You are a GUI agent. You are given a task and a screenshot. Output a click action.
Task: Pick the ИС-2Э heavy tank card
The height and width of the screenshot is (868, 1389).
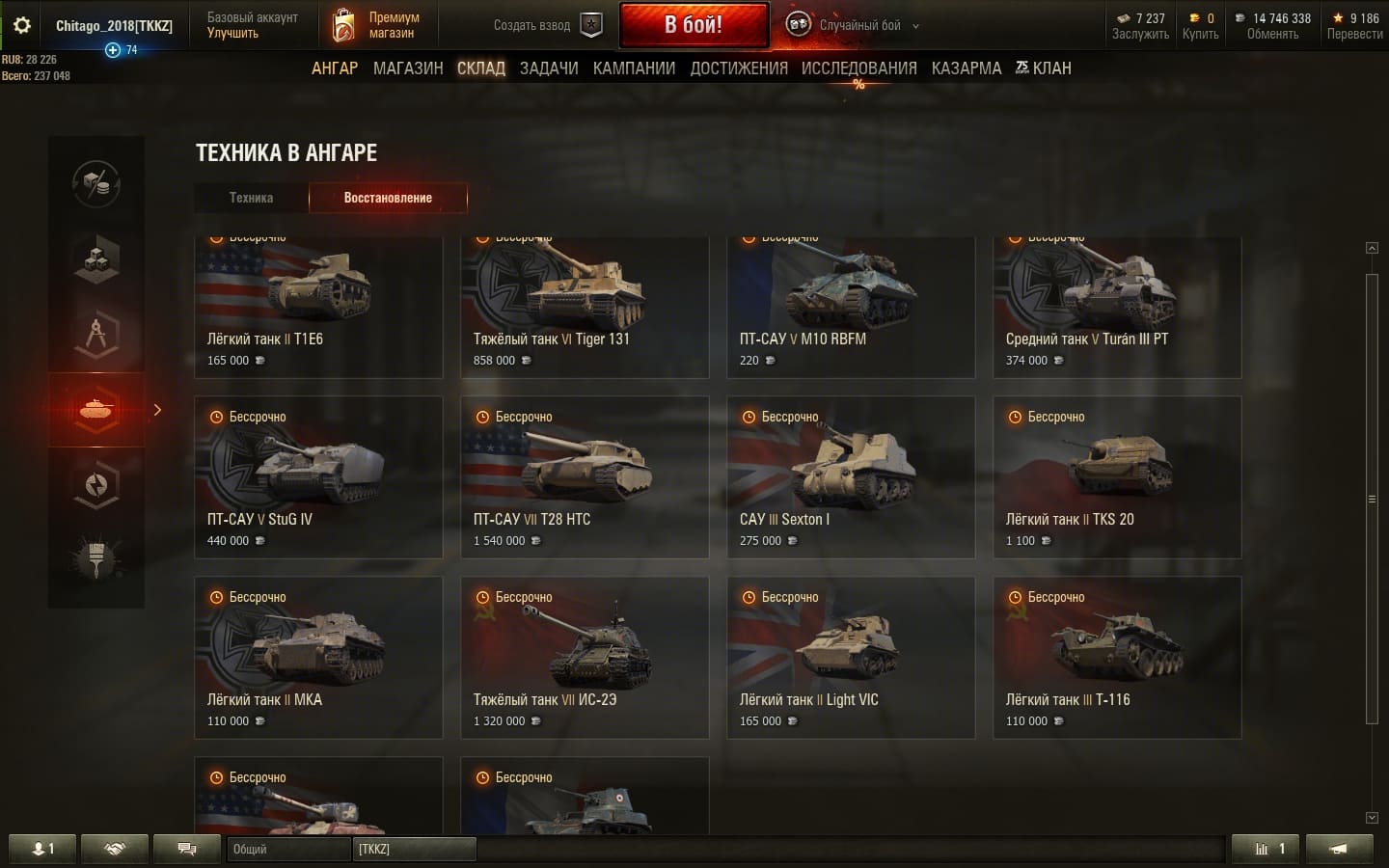pos(585,658)
